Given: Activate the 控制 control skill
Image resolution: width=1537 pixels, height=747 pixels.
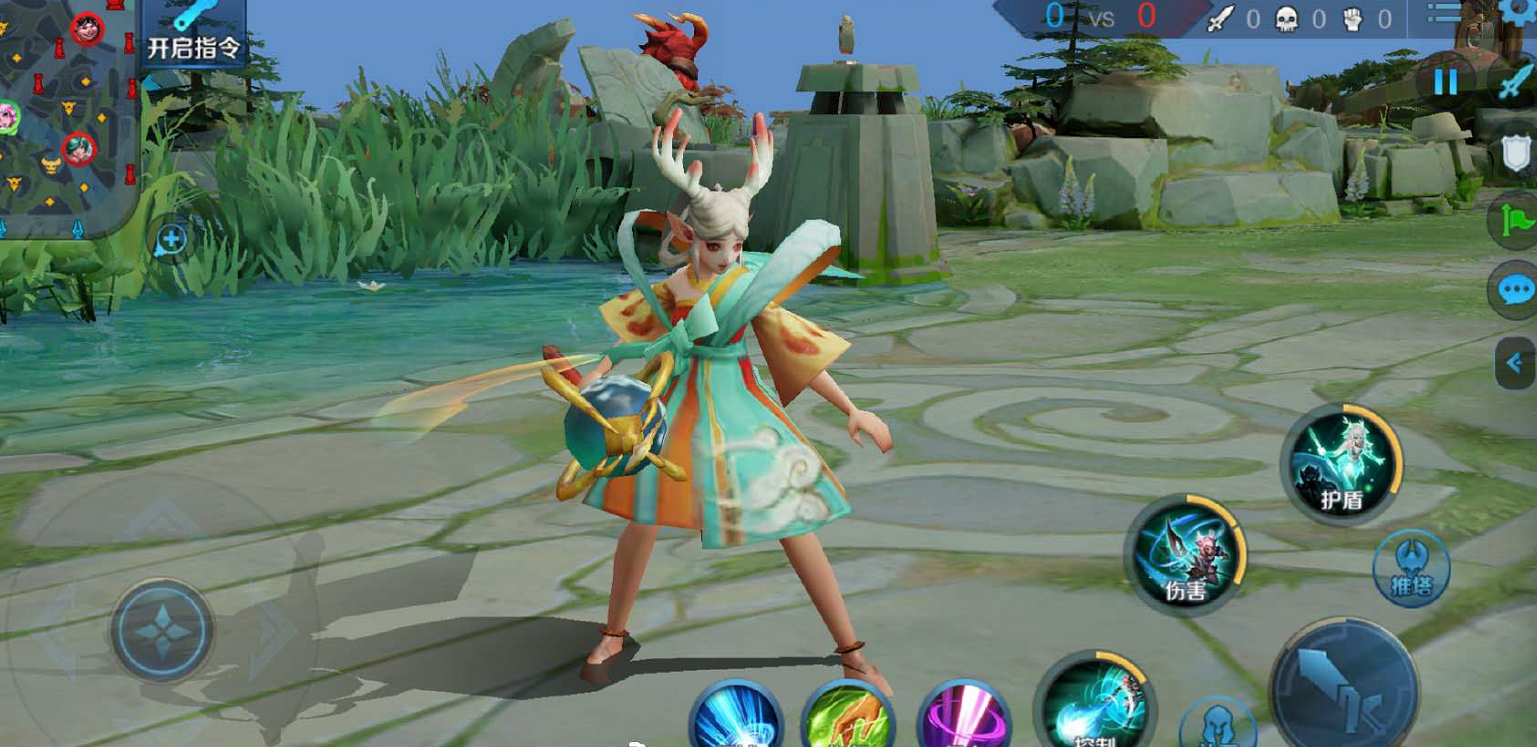Looking at the screenshot, I should click(1093, 705).
